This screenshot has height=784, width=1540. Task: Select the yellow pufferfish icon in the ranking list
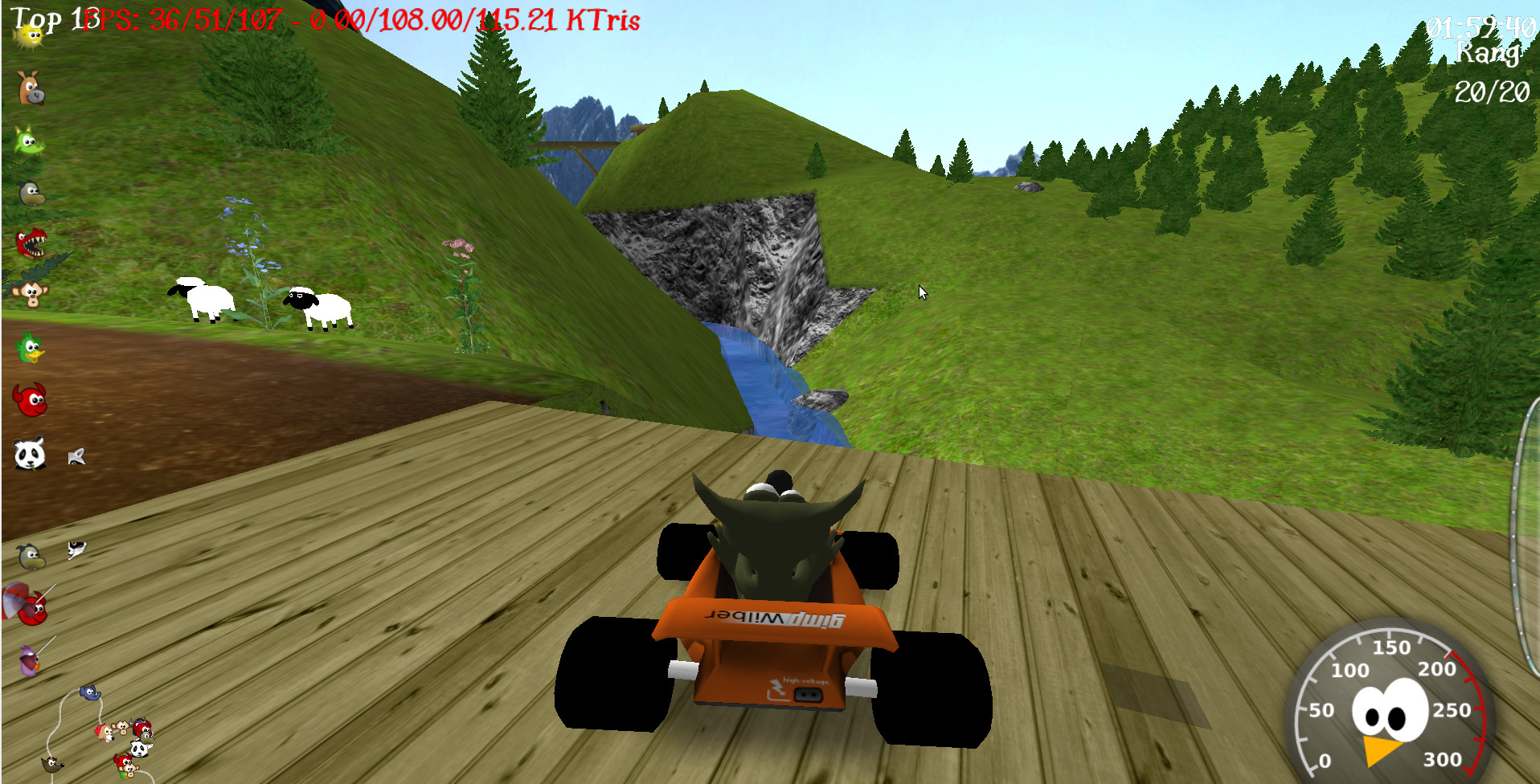coord(31,35)
